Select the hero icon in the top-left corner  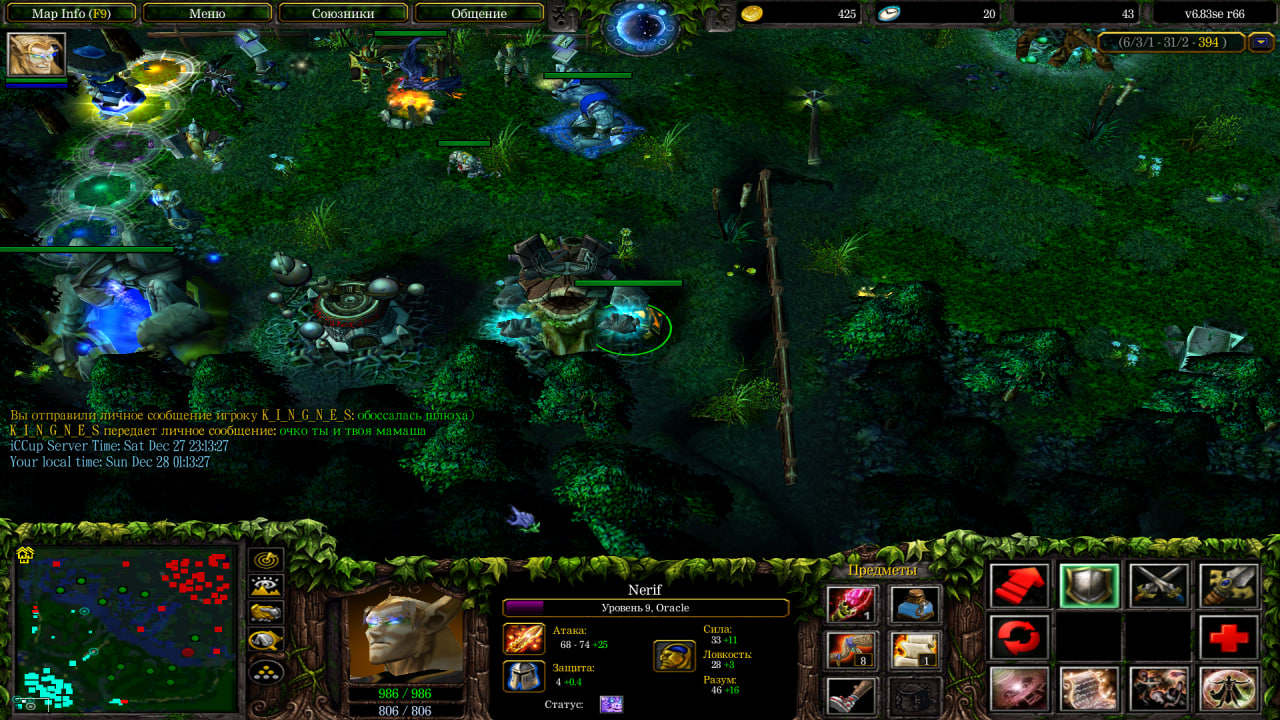tap(37, 54)
